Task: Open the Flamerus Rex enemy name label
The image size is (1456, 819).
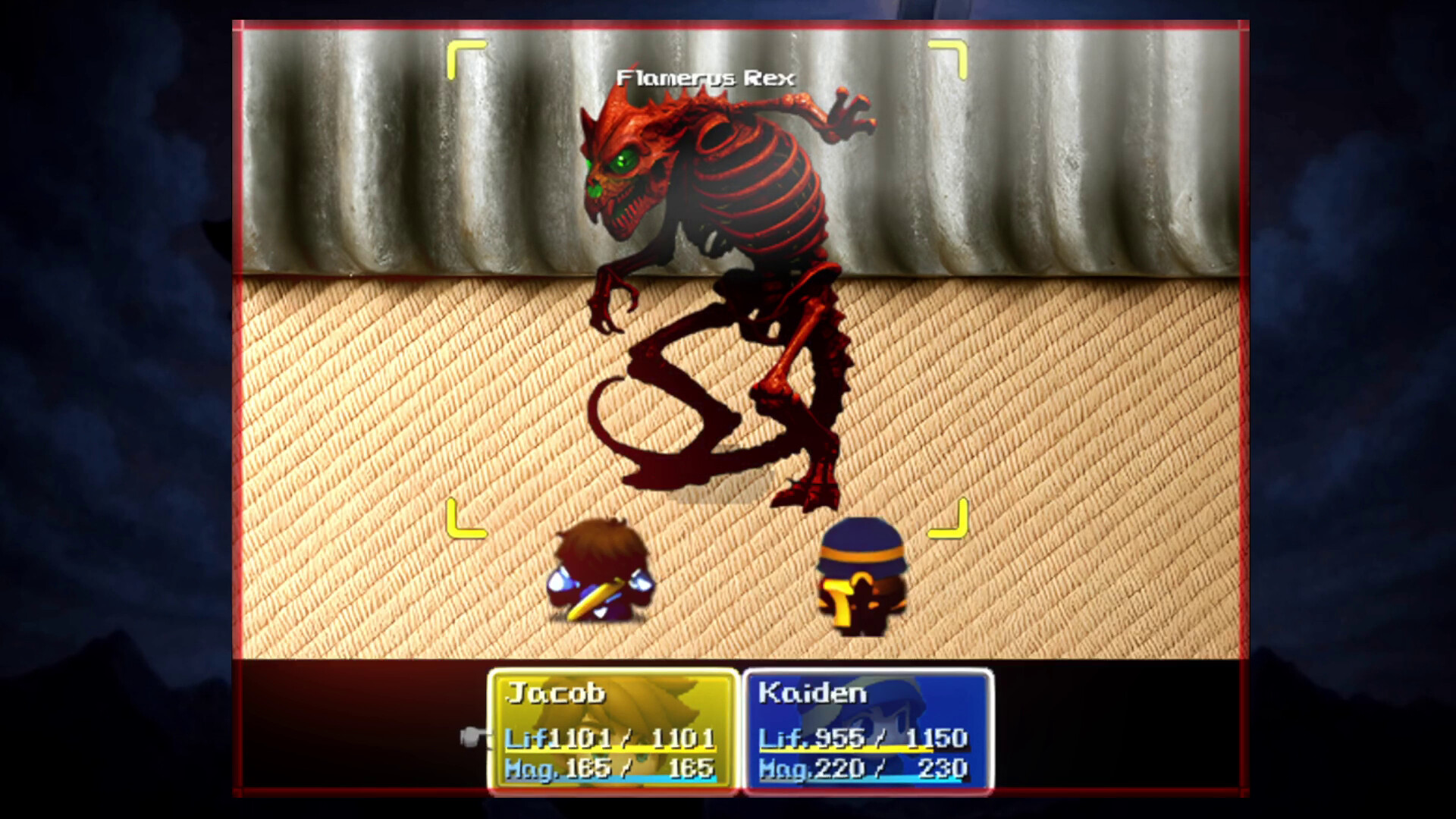Action: tap(705, 76)
